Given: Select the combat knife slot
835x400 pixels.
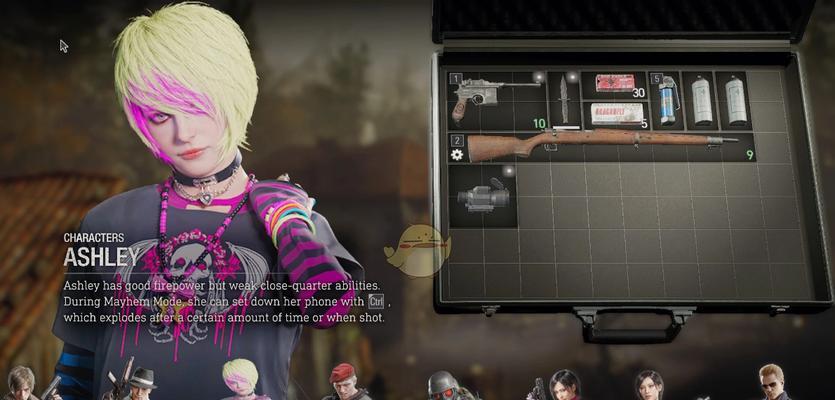Looking at the screenshot, I should point(564,99).
